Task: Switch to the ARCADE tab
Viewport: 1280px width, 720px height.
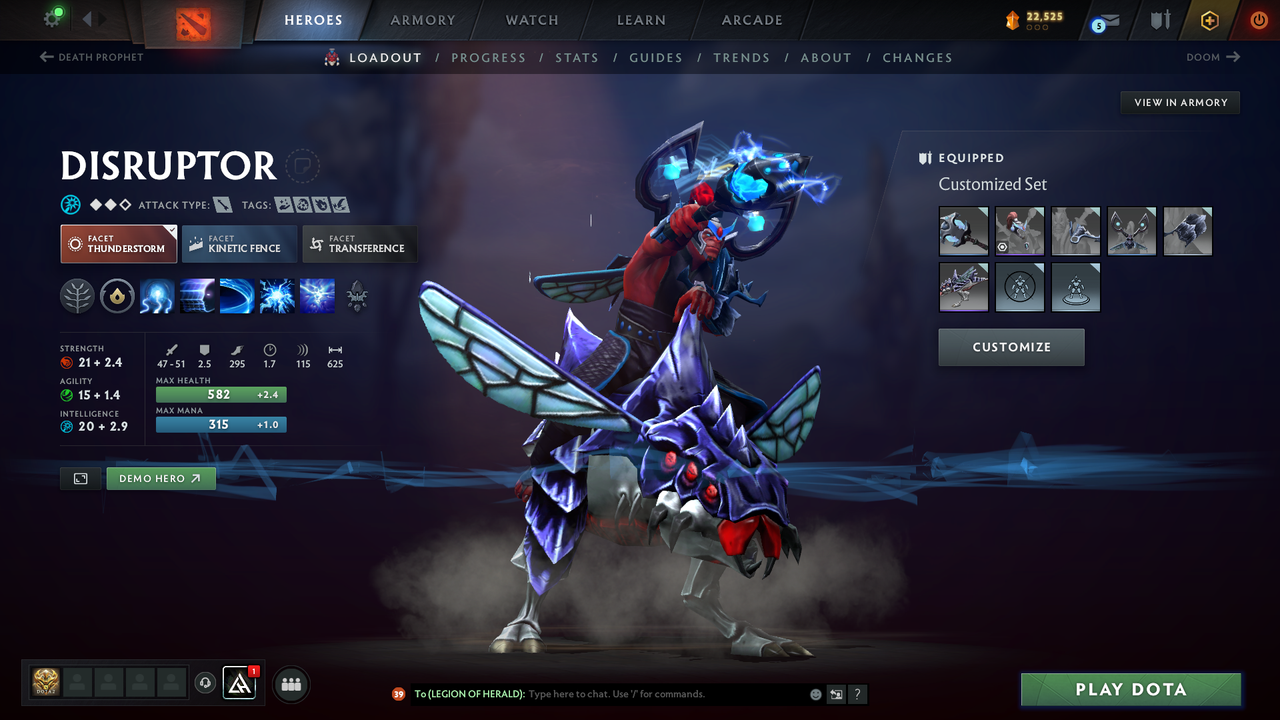Action: (x=751, y=20)
